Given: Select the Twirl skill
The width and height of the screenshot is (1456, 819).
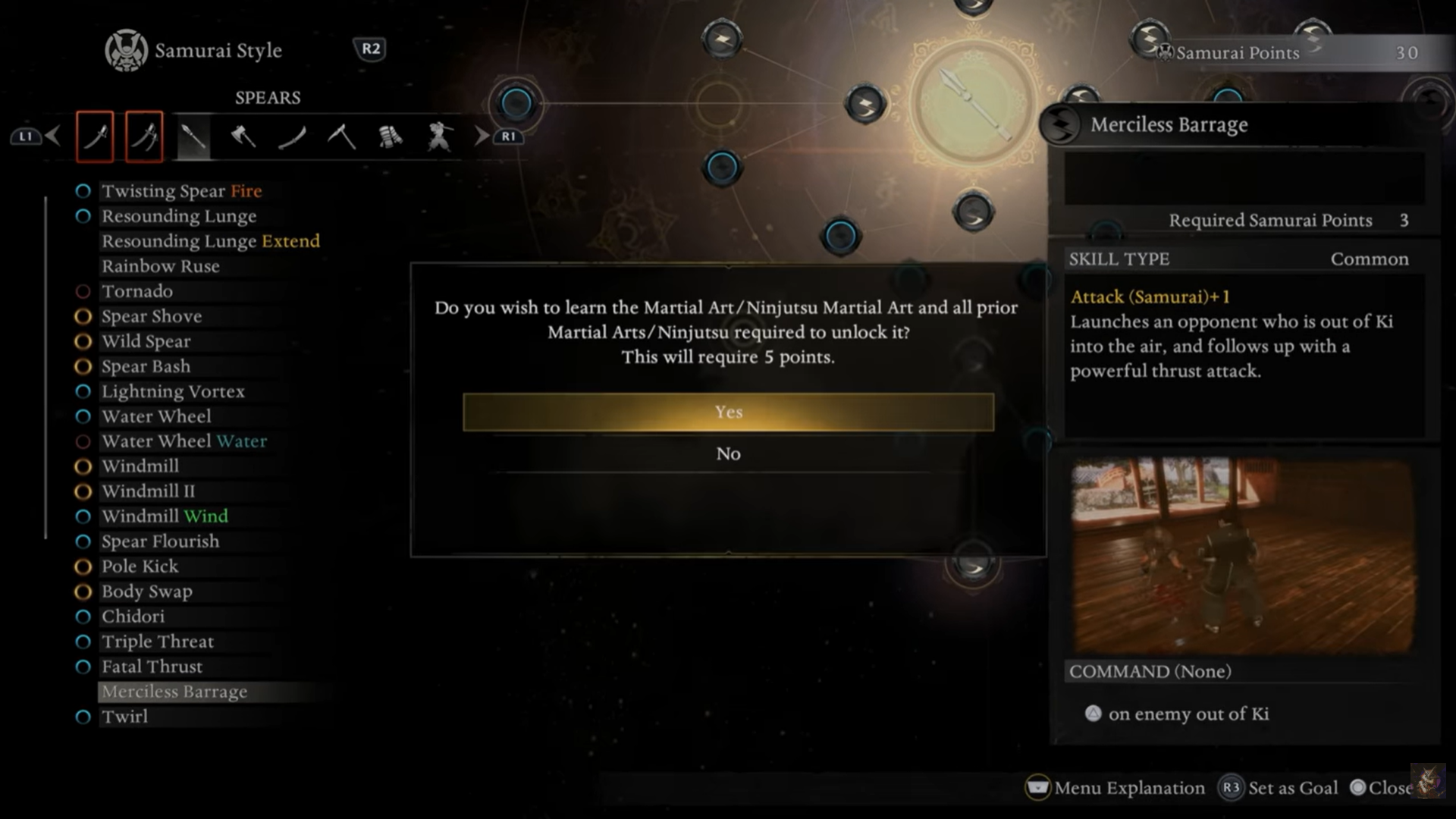Looking at the screenshot, I should pyautogui.click(x=124, y=717).
